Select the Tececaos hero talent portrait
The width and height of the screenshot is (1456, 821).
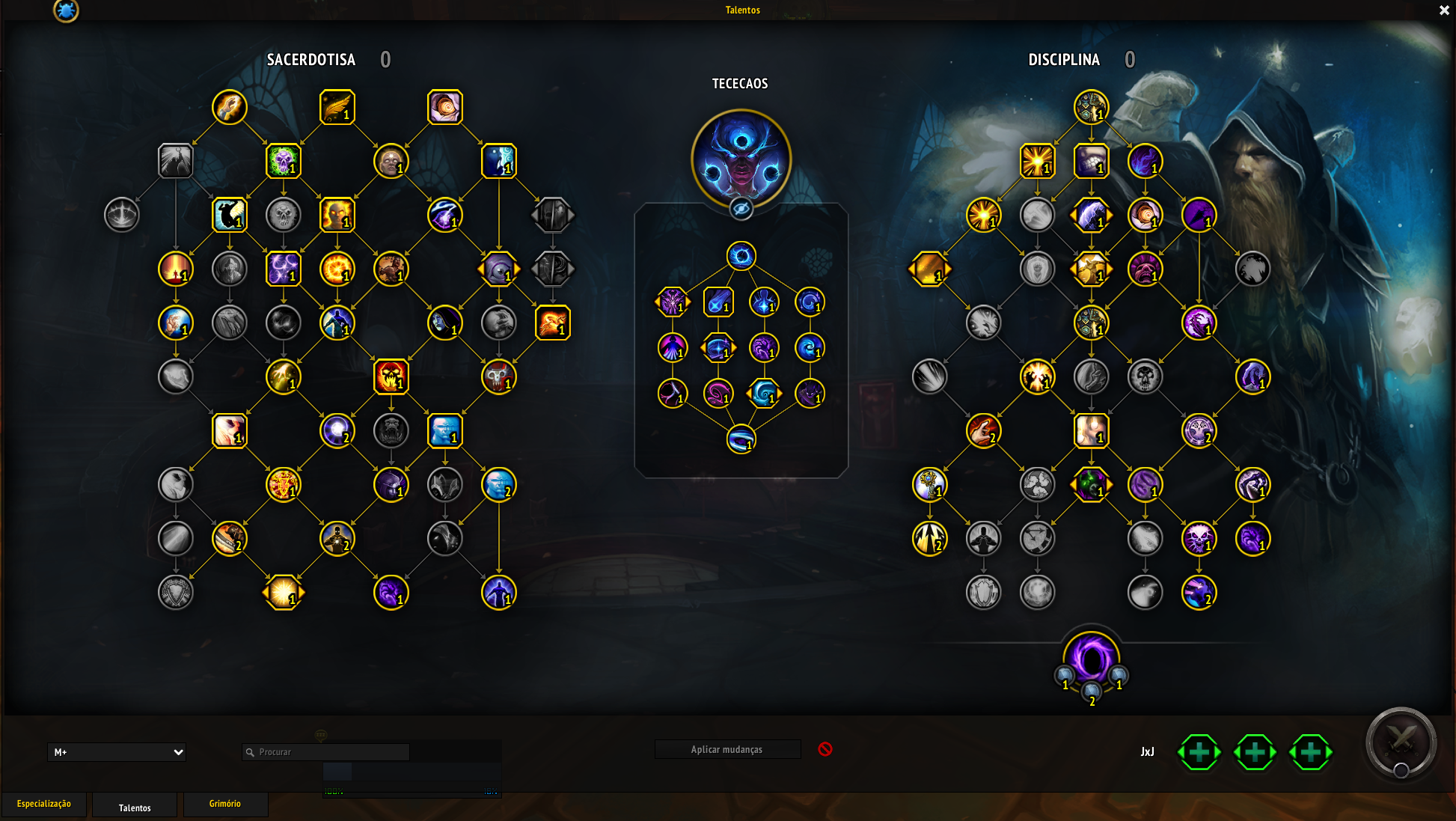tap(741, 157)
